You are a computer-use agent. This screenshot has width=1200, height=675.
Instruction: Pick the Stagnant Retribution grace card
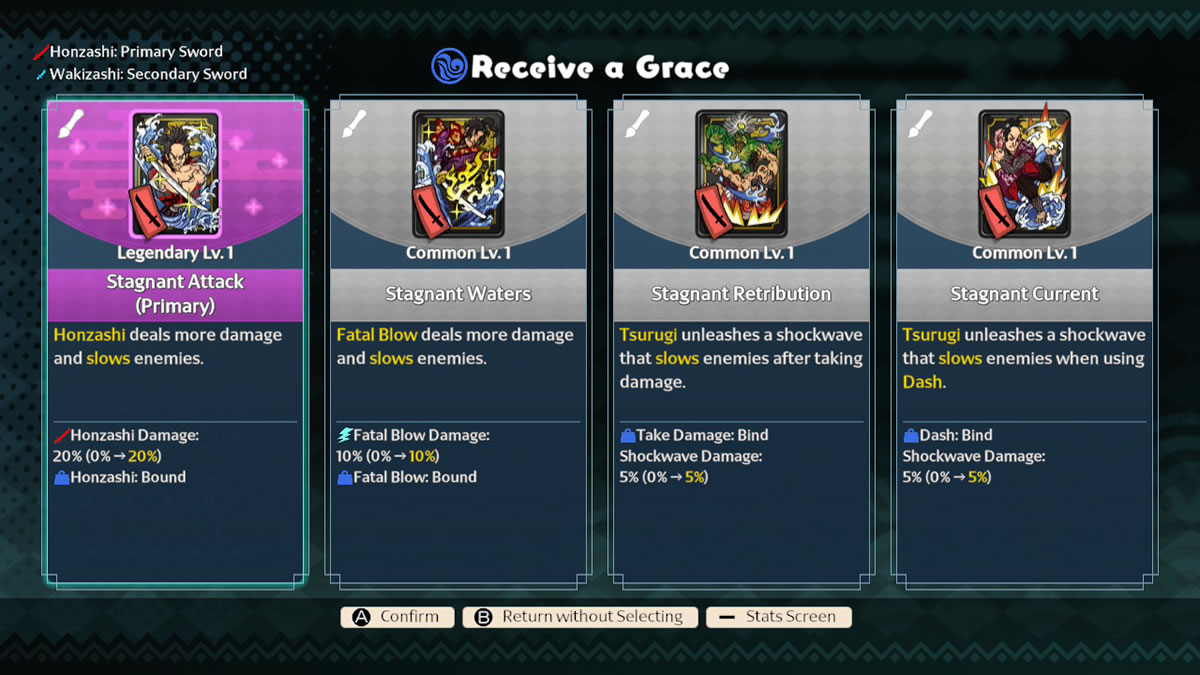click(x=741, y=340)
